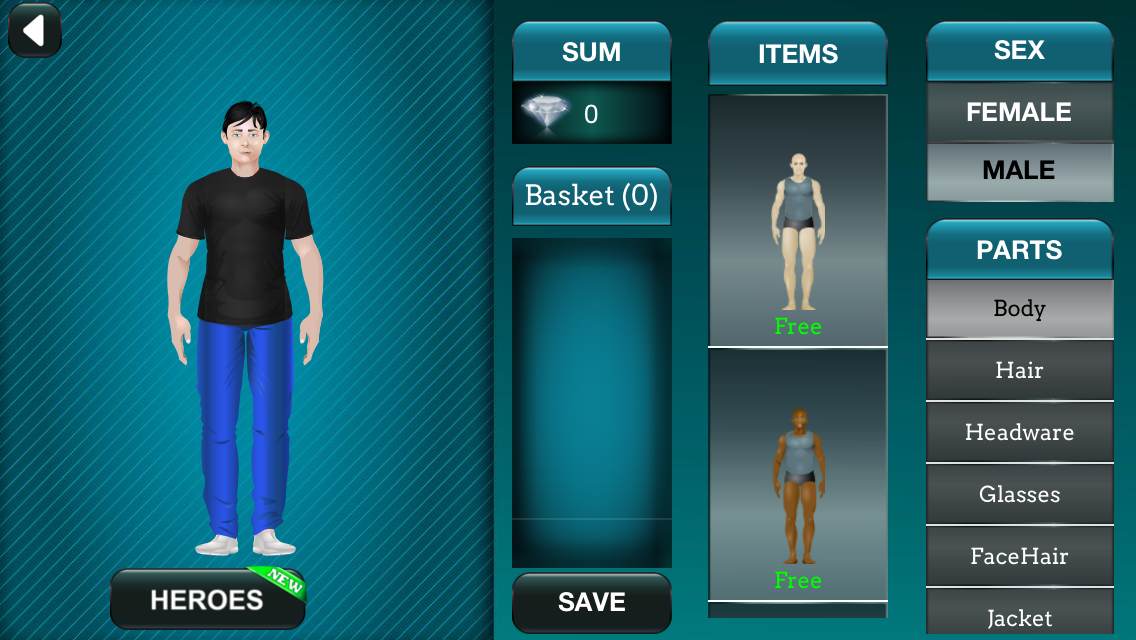Select the MALE sex option
Image resolution: width=1136 pixels, height=640 pixels.
coord(1019,171)
